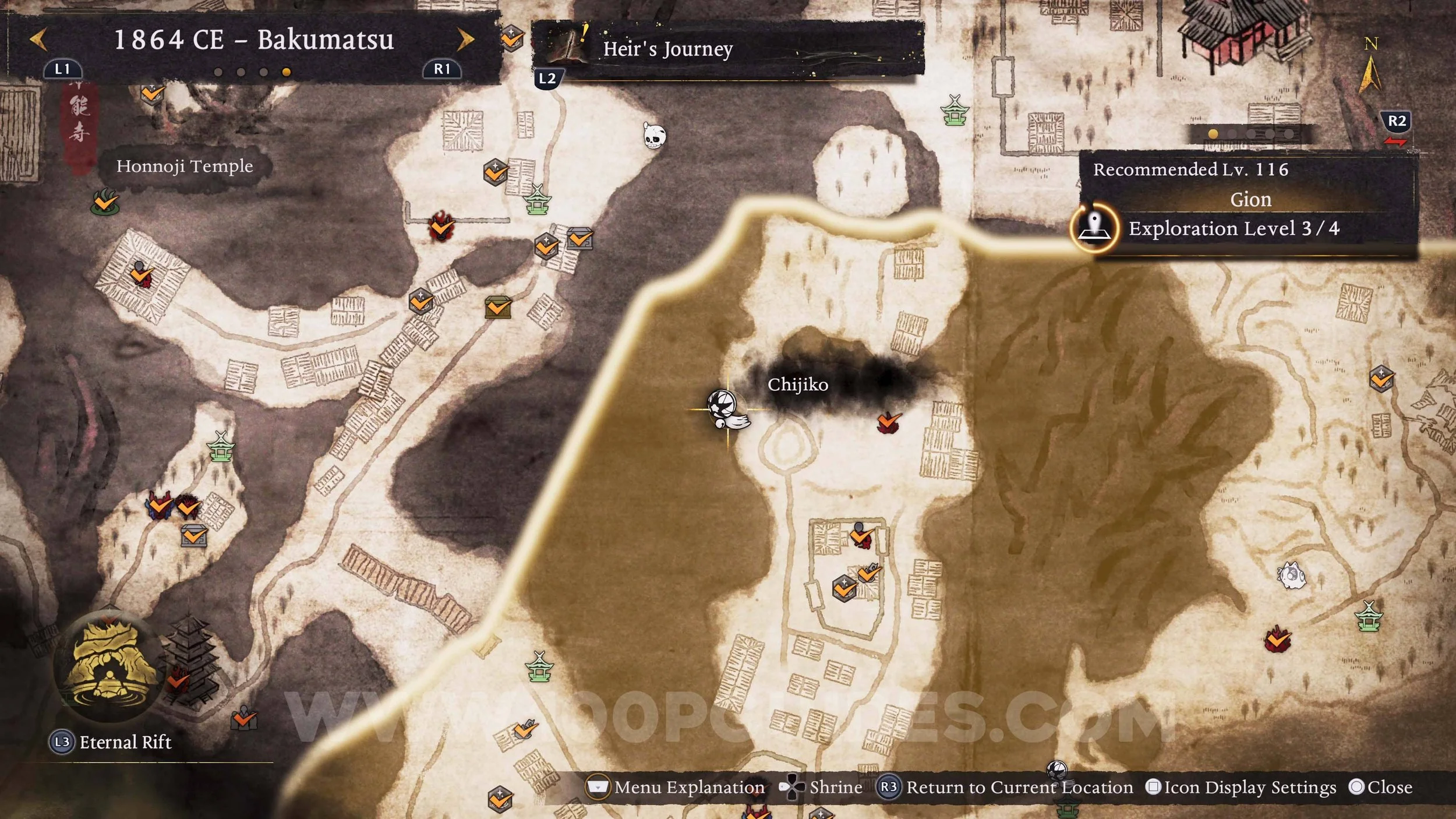Jump to Shrine from the bottom bar
The height and width of the screenshot is (819, 1456).
pyautogui.click(x=821, y=788)
